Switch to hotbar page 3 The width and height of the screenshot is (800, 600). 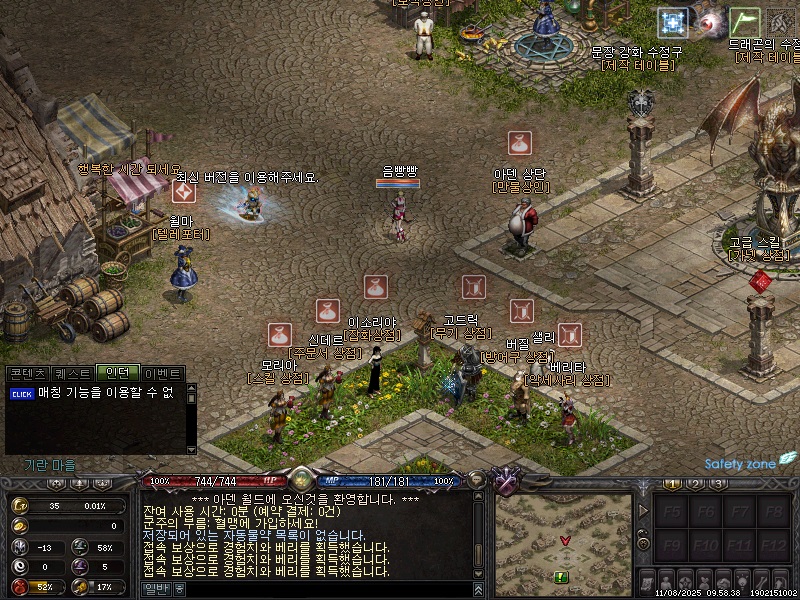click(x=718, y=484)
